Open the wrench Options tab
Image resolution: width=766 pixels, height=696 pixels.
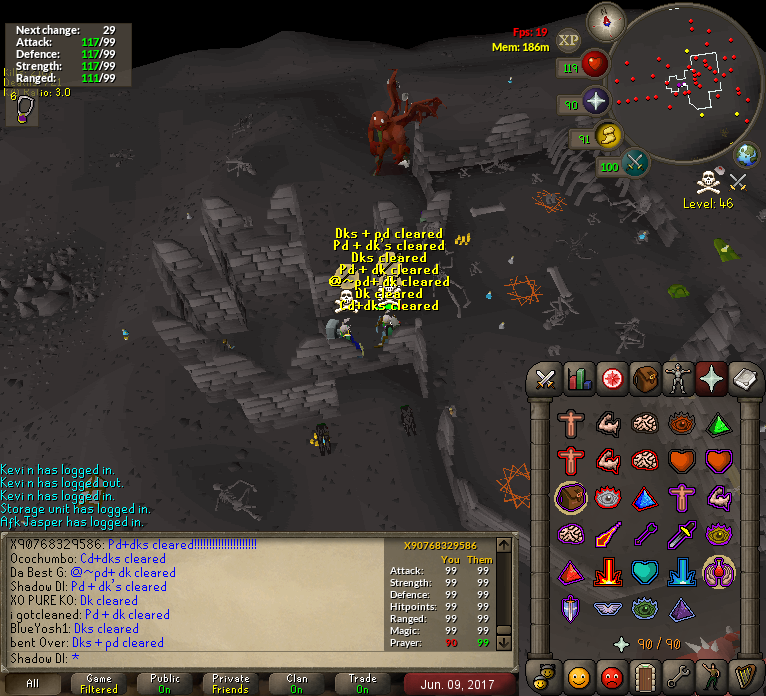678,674
